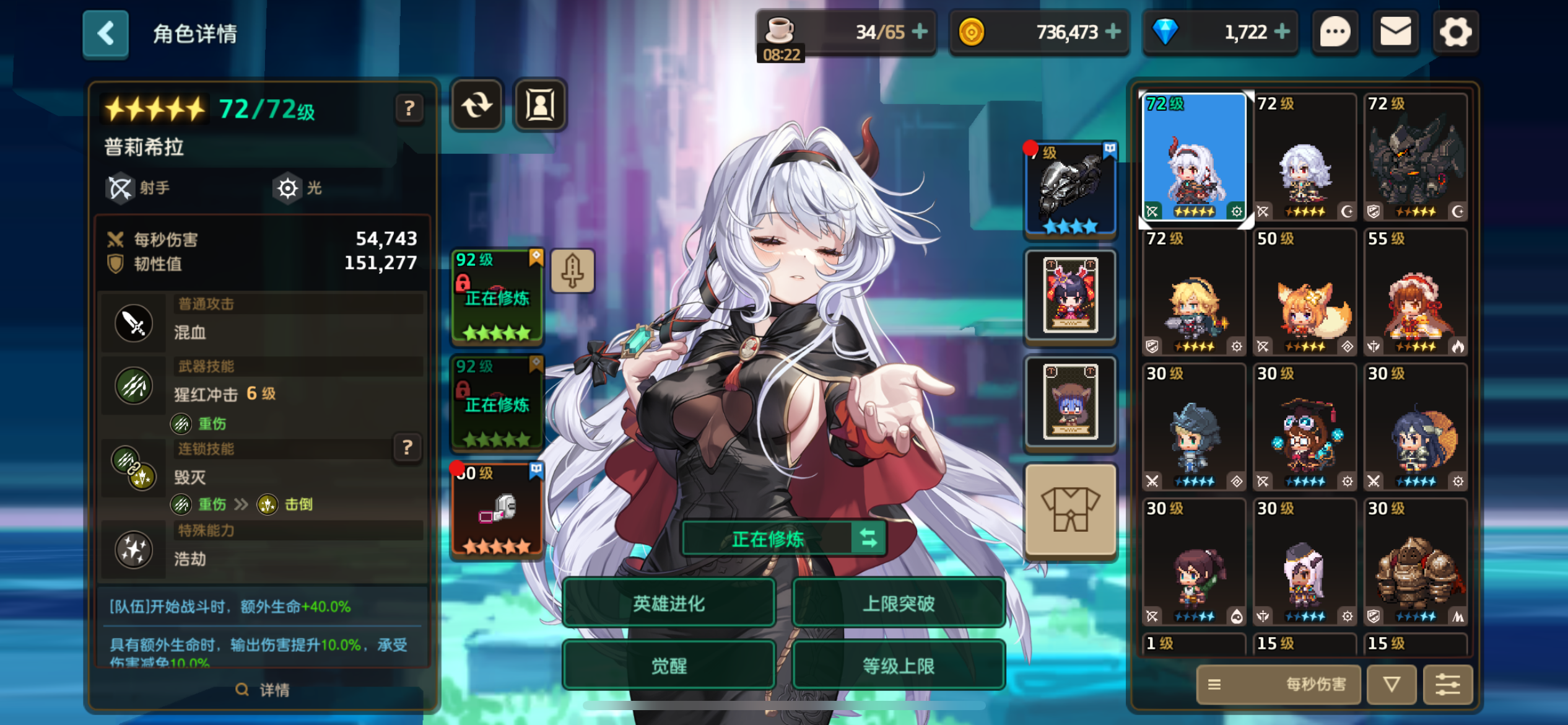Open the costume slot shirt icon

pos(1070,509)
